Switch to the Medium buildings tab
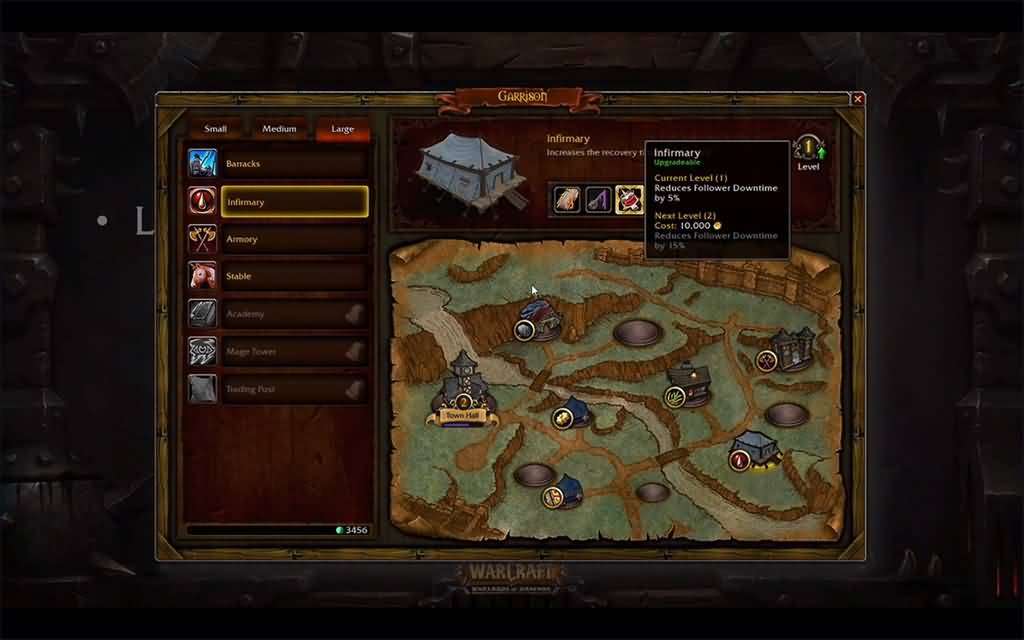Image resolution: width=1024 pixels, height=640 pixels. click(x=279, y=129)
